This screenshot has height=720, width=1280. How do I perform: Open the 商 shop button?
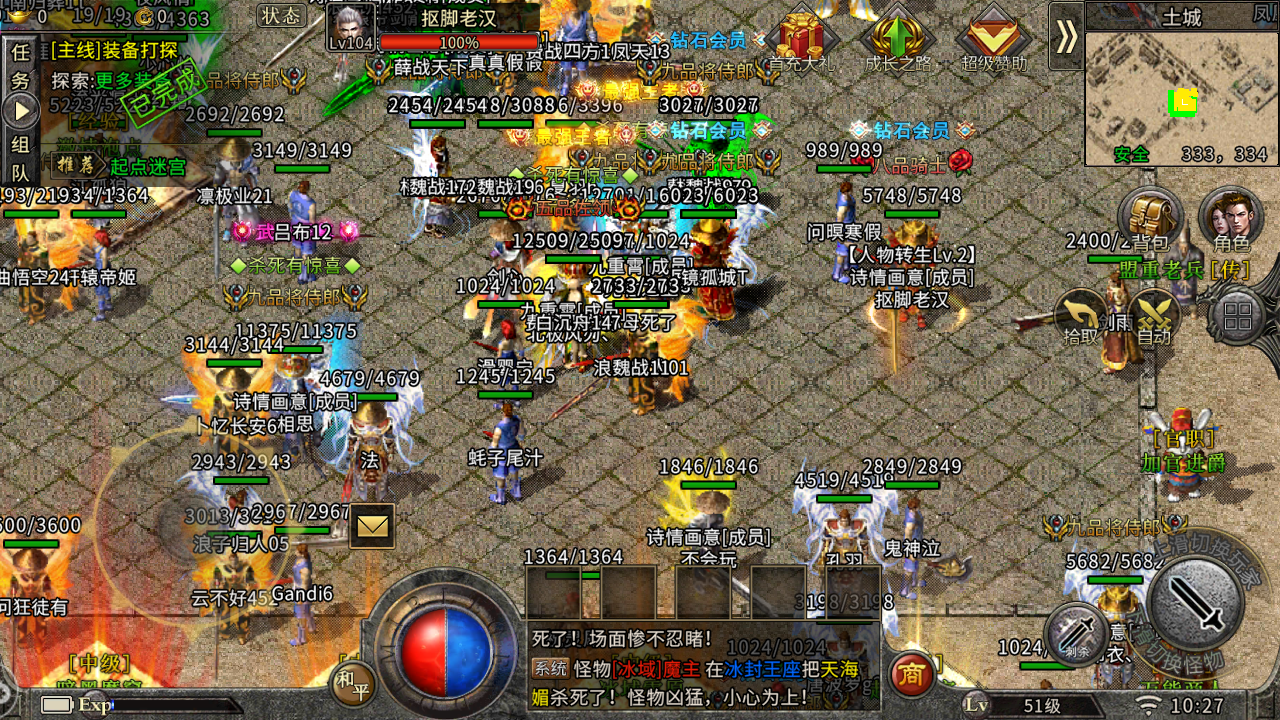pos(911,674)
